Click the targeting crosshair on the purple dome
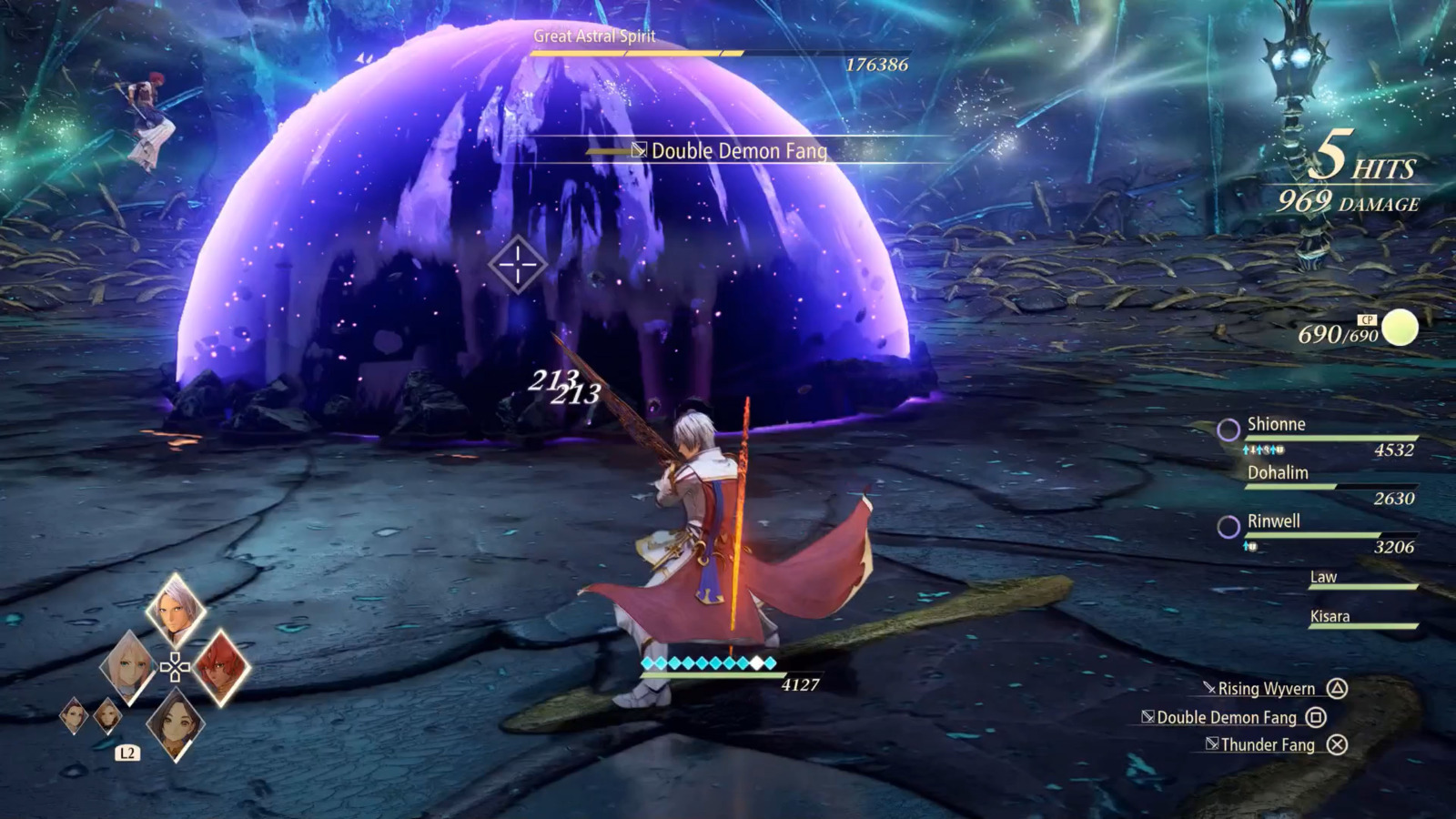1456x819 pixels. tap(517, 262)
